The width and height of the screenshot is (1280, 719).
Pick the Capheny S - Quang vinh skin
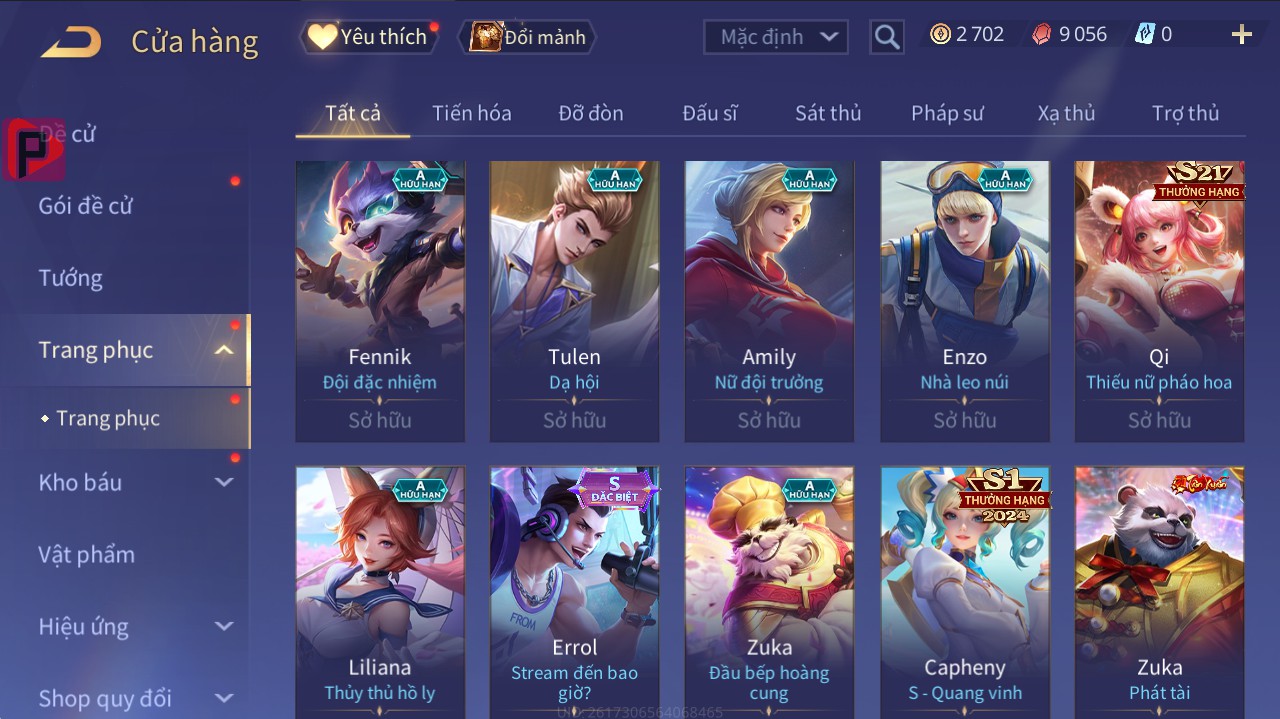964,590
